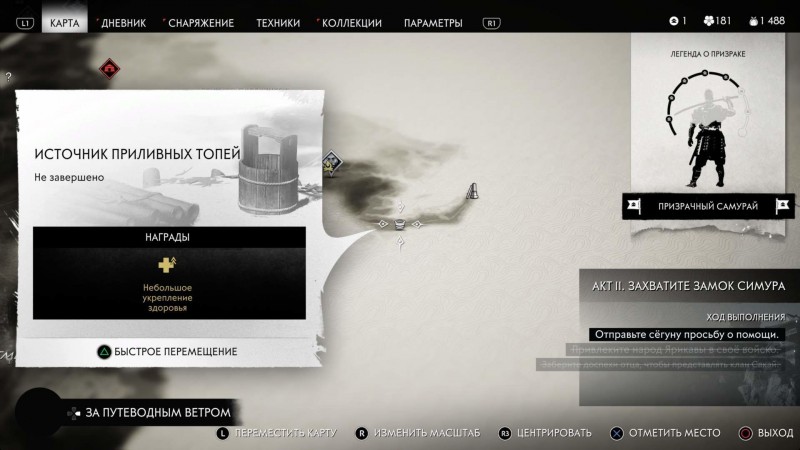Select the Призрачный самурай rank banner
The image size is (800, 450).
(707, 206)
